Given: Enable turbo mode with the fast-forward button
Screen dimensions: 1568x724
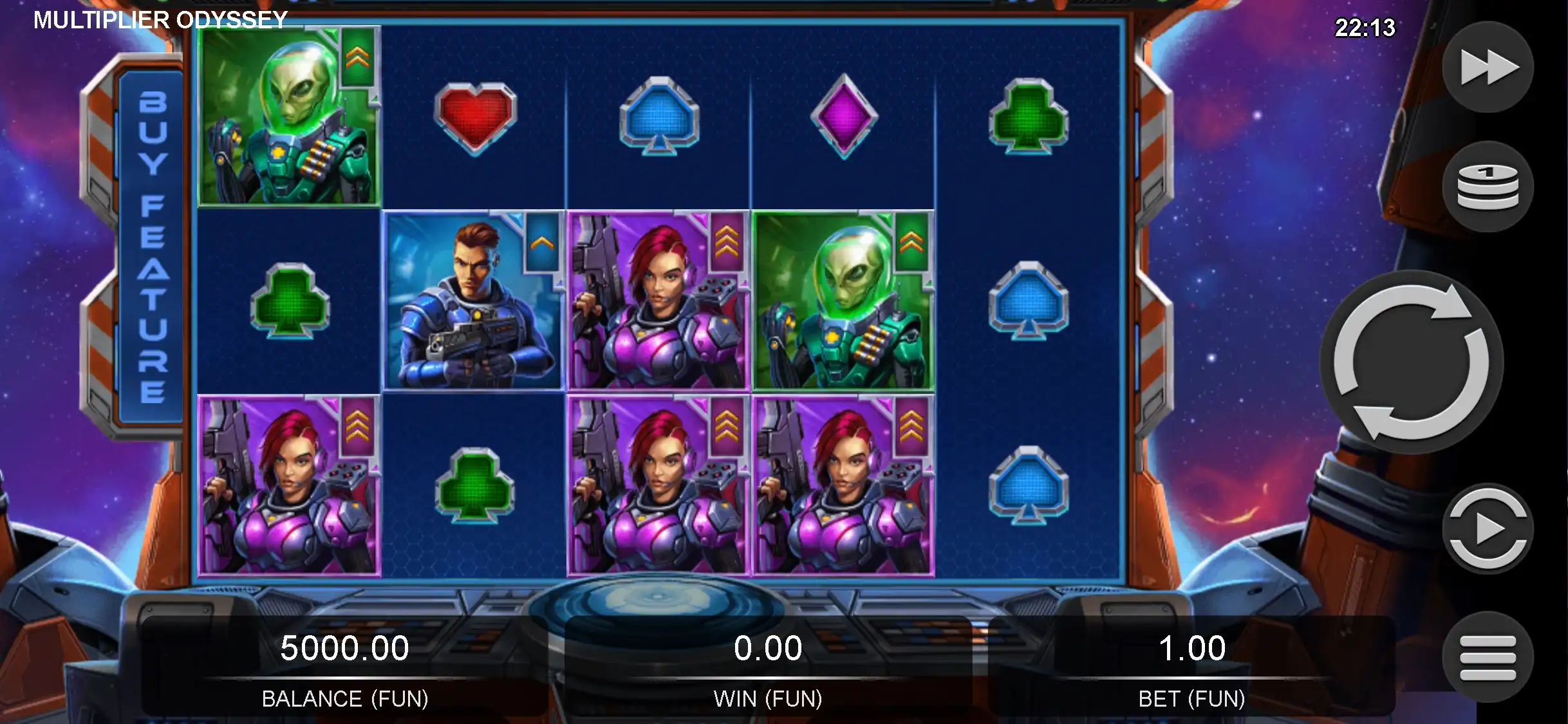Looking at the screenshot, I should click(x=1488, y=68).
